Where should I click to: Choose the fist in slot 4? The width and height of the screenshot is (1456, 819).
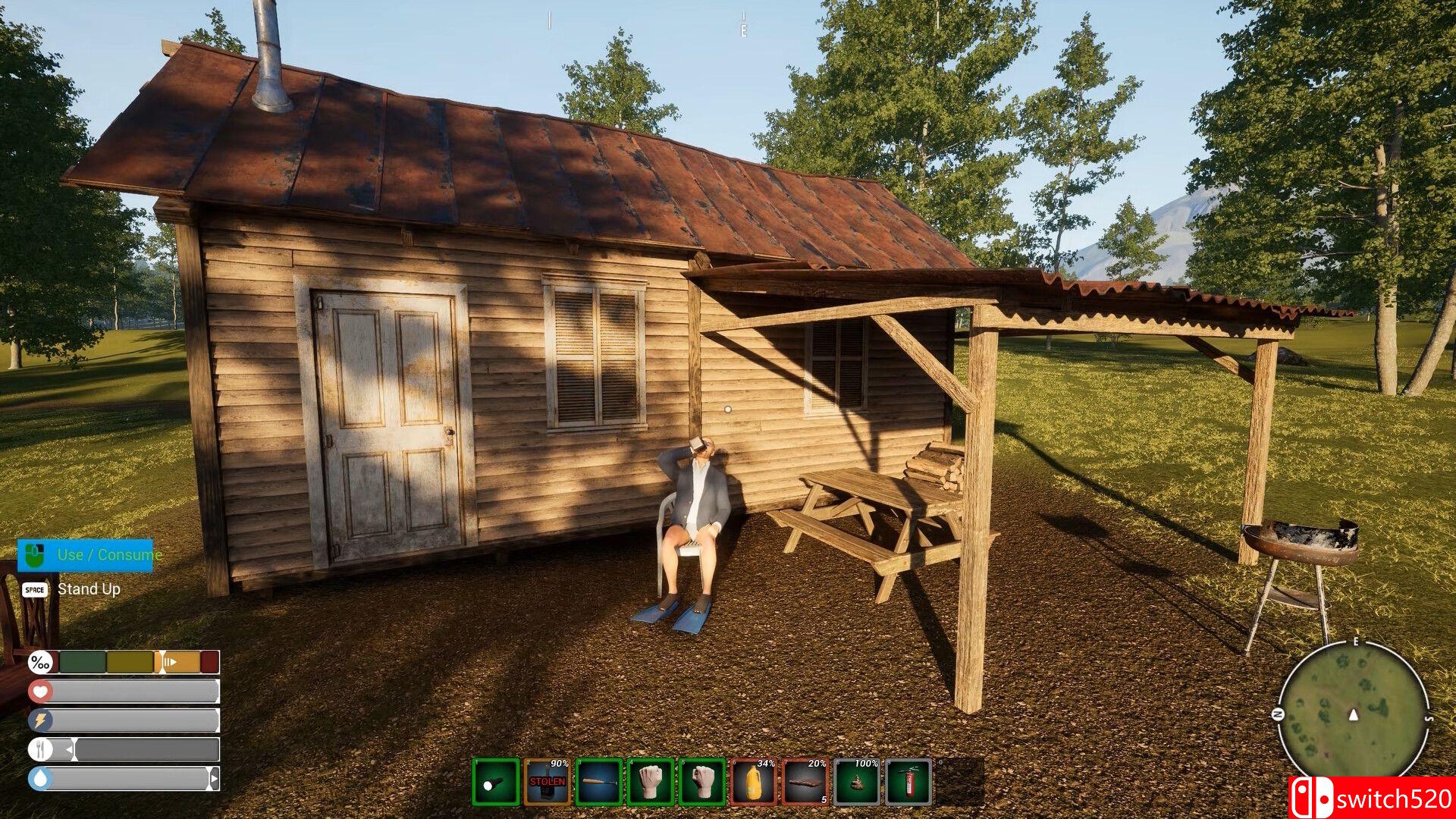(651, 782)
